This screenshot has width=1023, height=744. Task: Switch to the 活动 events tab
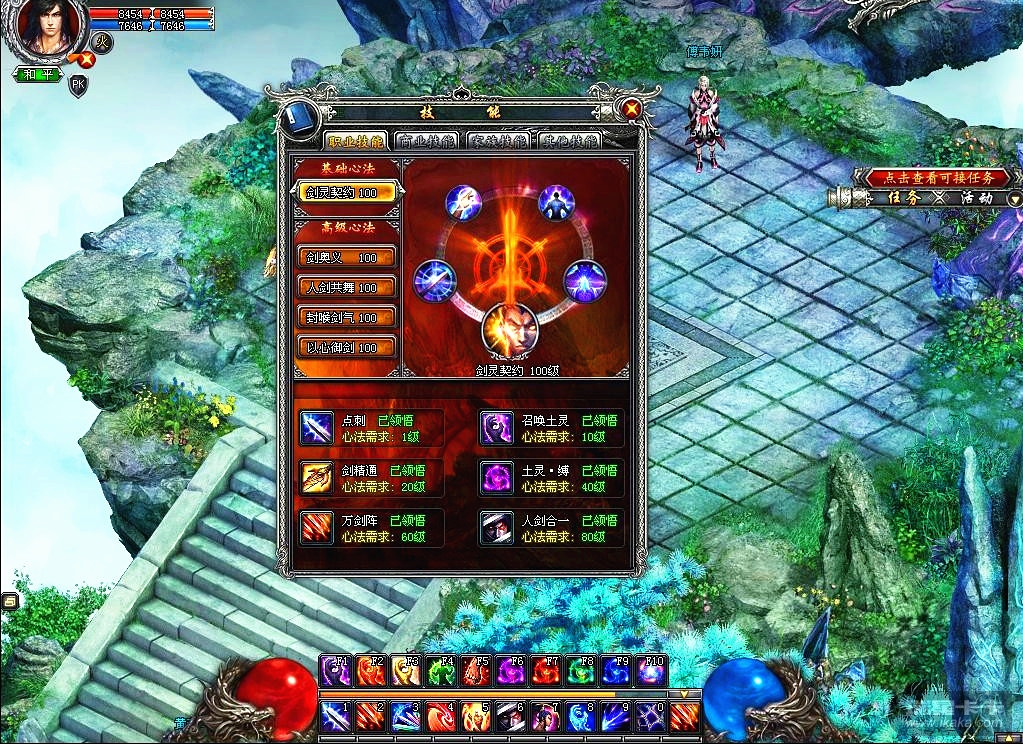976,198
